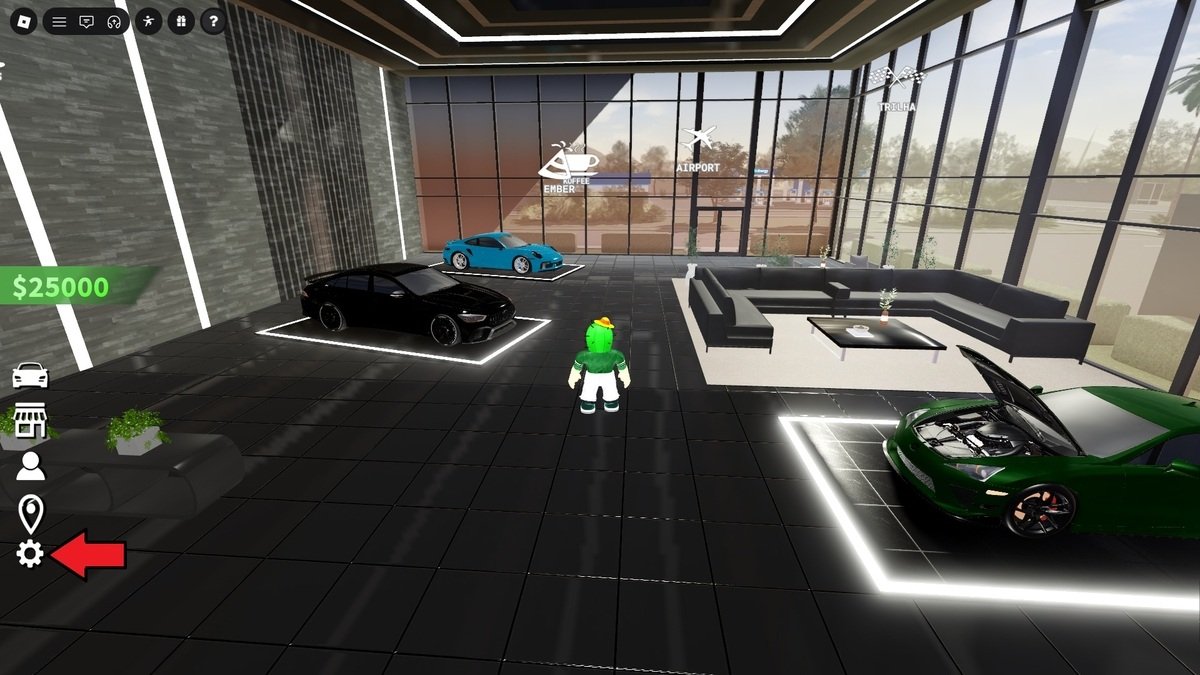The image size is (1200, 675).
Task: Open the car vehicles icon
Action: click(30, 375)
